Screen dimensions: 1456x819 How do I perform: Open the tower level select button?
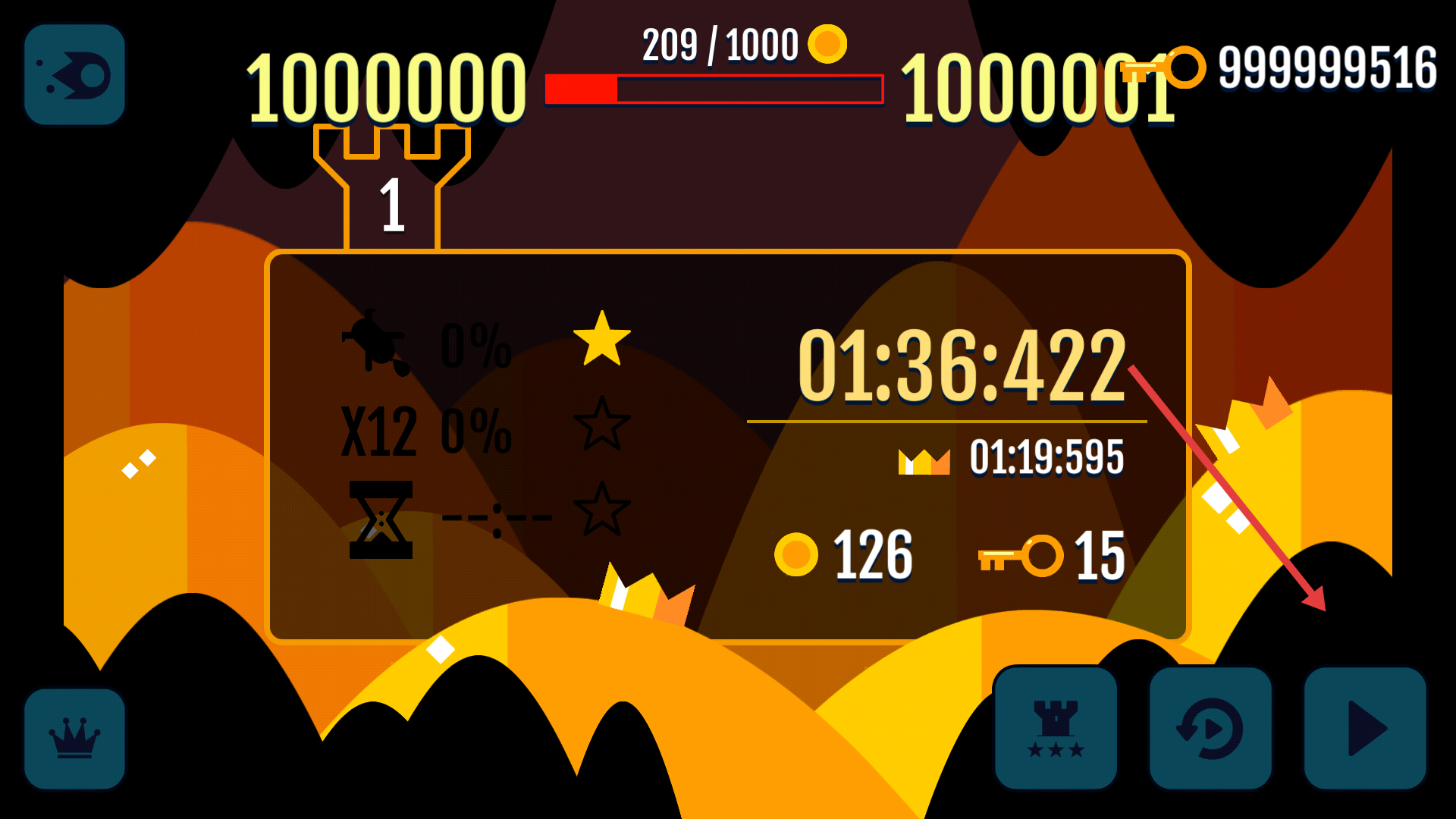tap(1056, 728)
